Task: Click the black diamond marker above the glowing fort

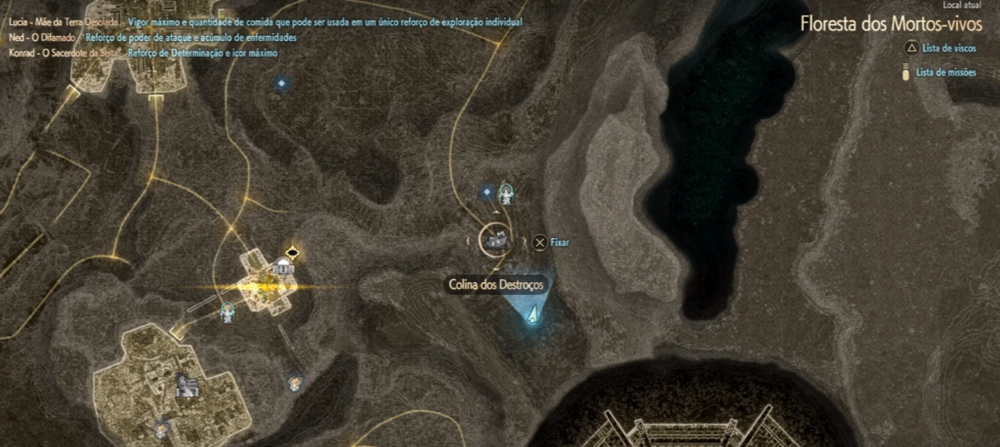Action: click(x=293, y=251)
